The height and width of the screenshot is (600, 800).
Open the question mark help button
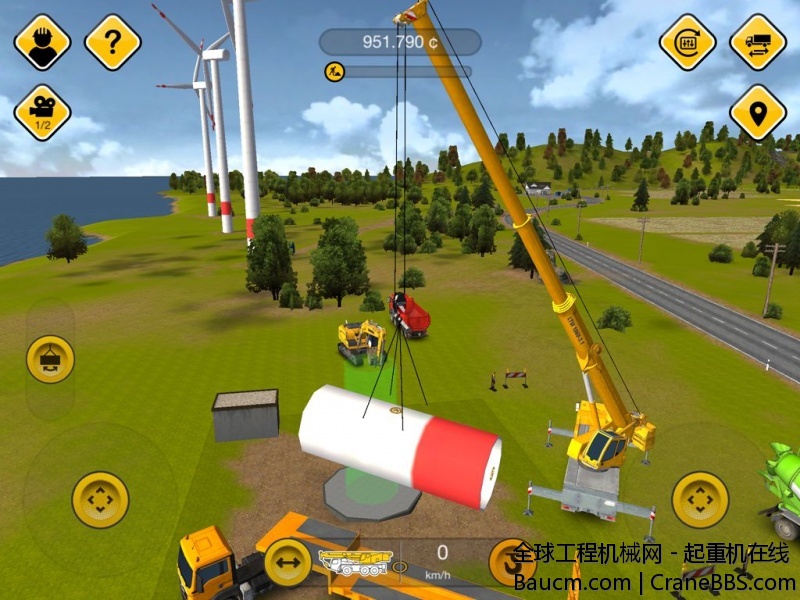[112, 42]
